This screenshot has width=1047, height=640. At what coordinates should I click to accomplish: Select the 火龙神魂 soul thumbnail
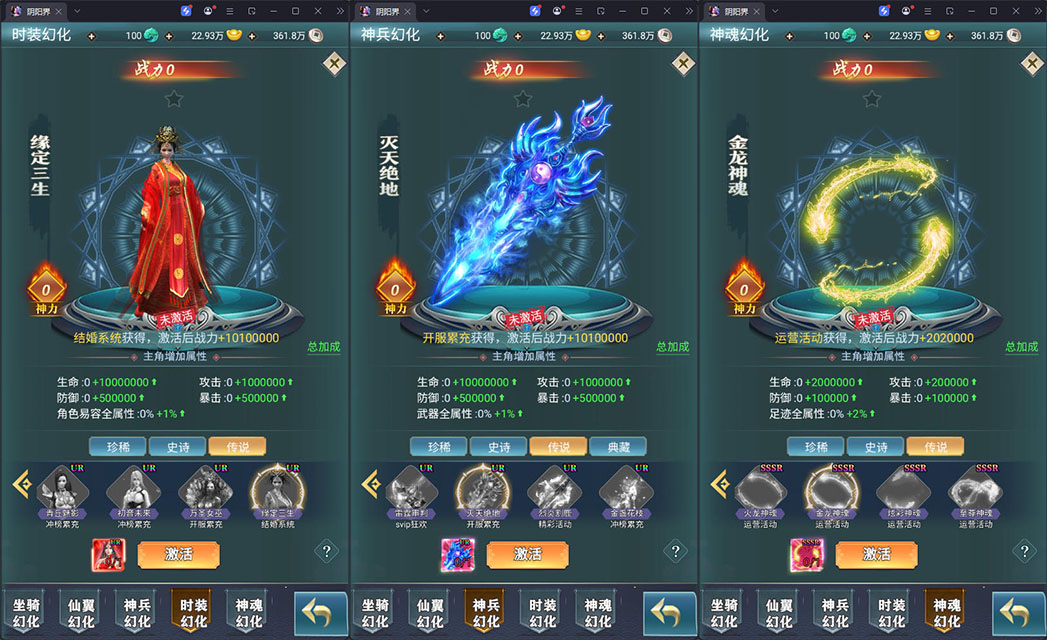coord(761,492)
